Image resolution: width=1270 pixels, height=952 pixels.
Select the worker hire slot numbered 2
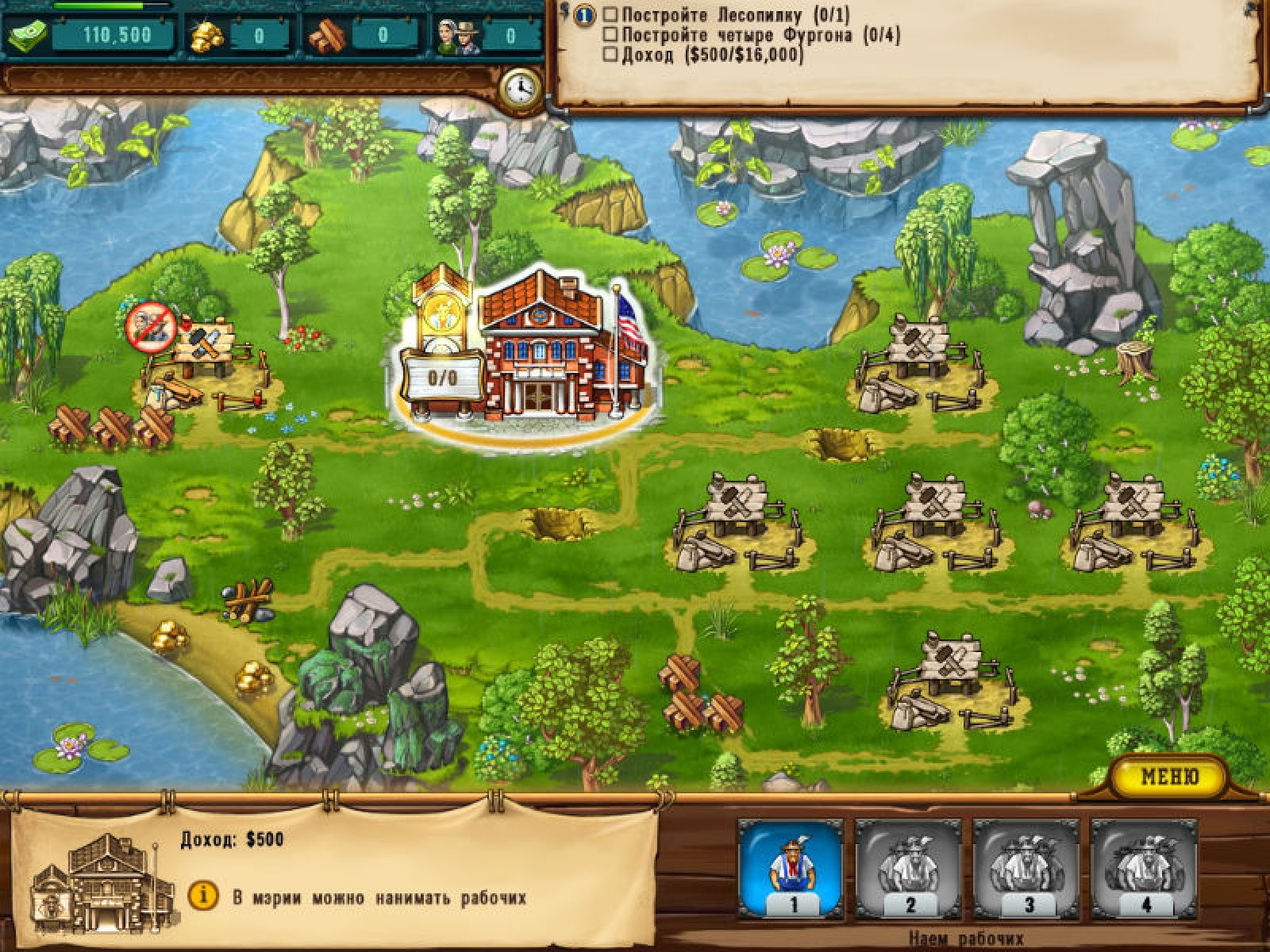[908, 866]
